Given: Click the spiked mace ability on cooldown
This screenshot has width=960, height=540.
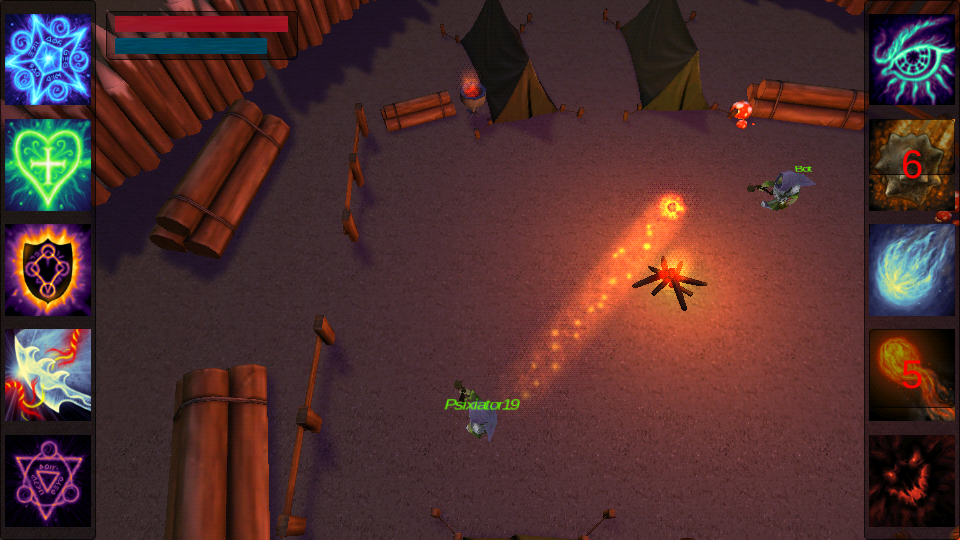Looking at the screenshot, I should pos(912,165).
